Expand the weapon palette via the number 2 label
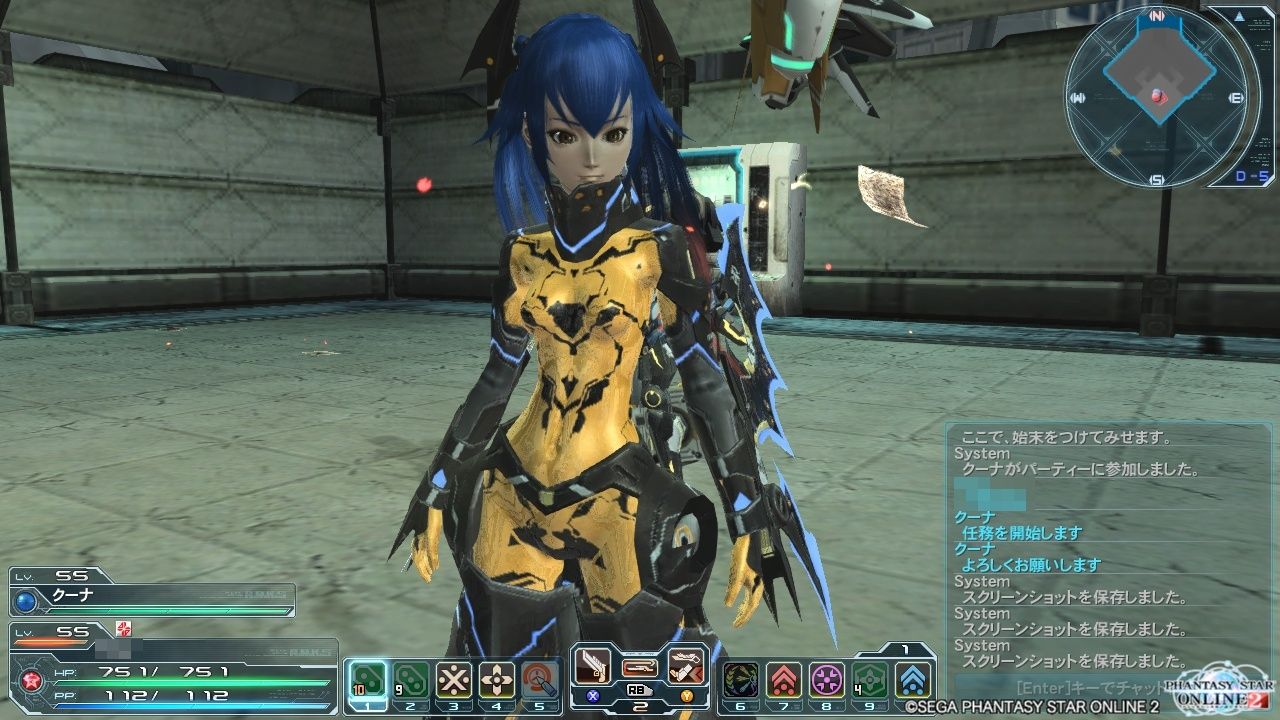 [642, 705]
